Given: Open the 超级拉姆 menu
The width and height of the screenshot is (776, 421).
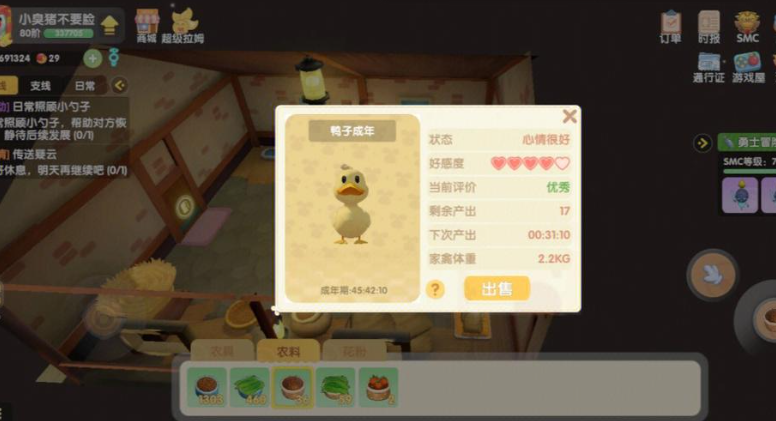Looking at the screenshot, I should coord(186,25).
